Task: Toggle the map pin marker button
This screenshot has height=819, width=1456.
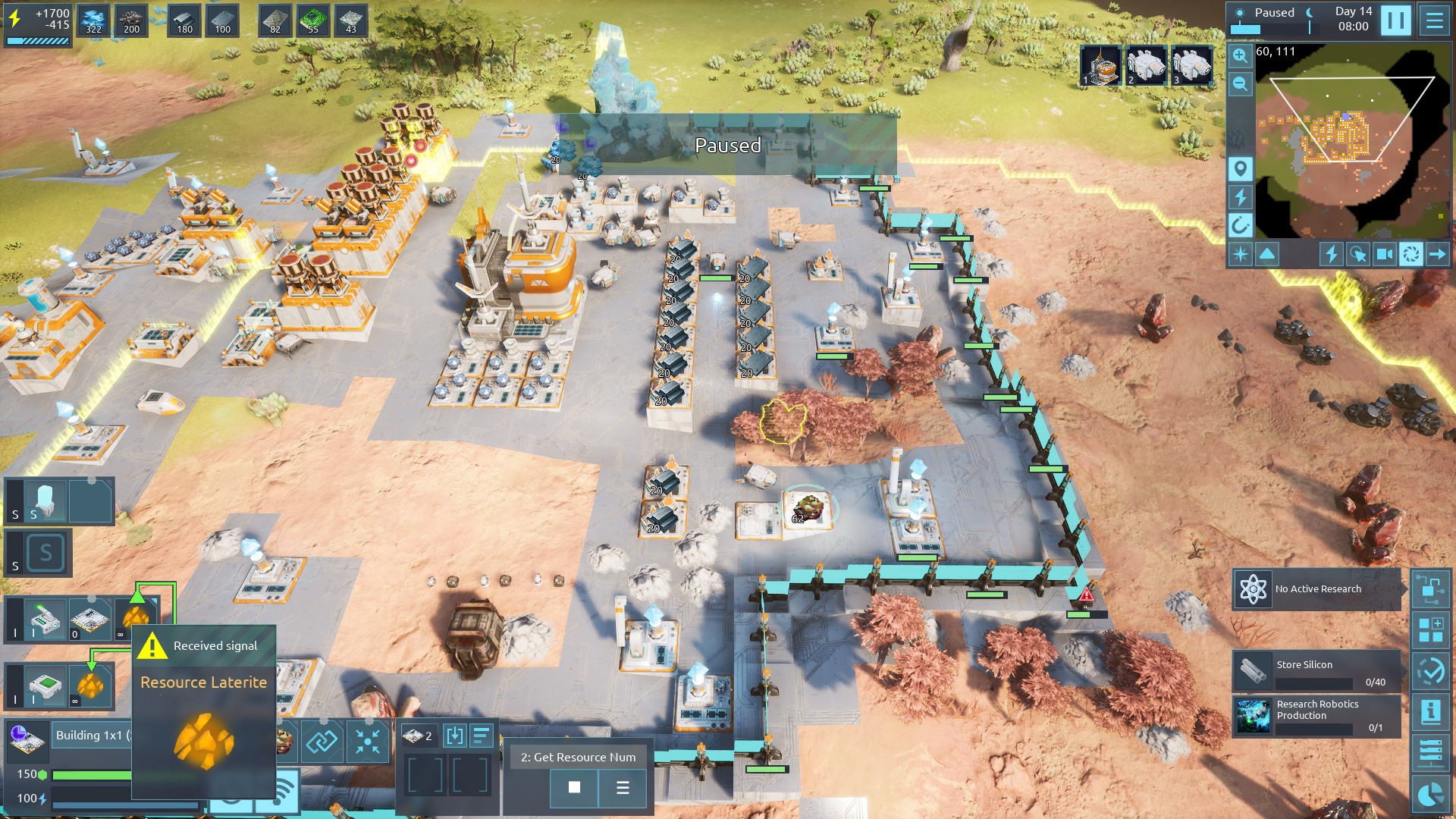Action: 1240,168
